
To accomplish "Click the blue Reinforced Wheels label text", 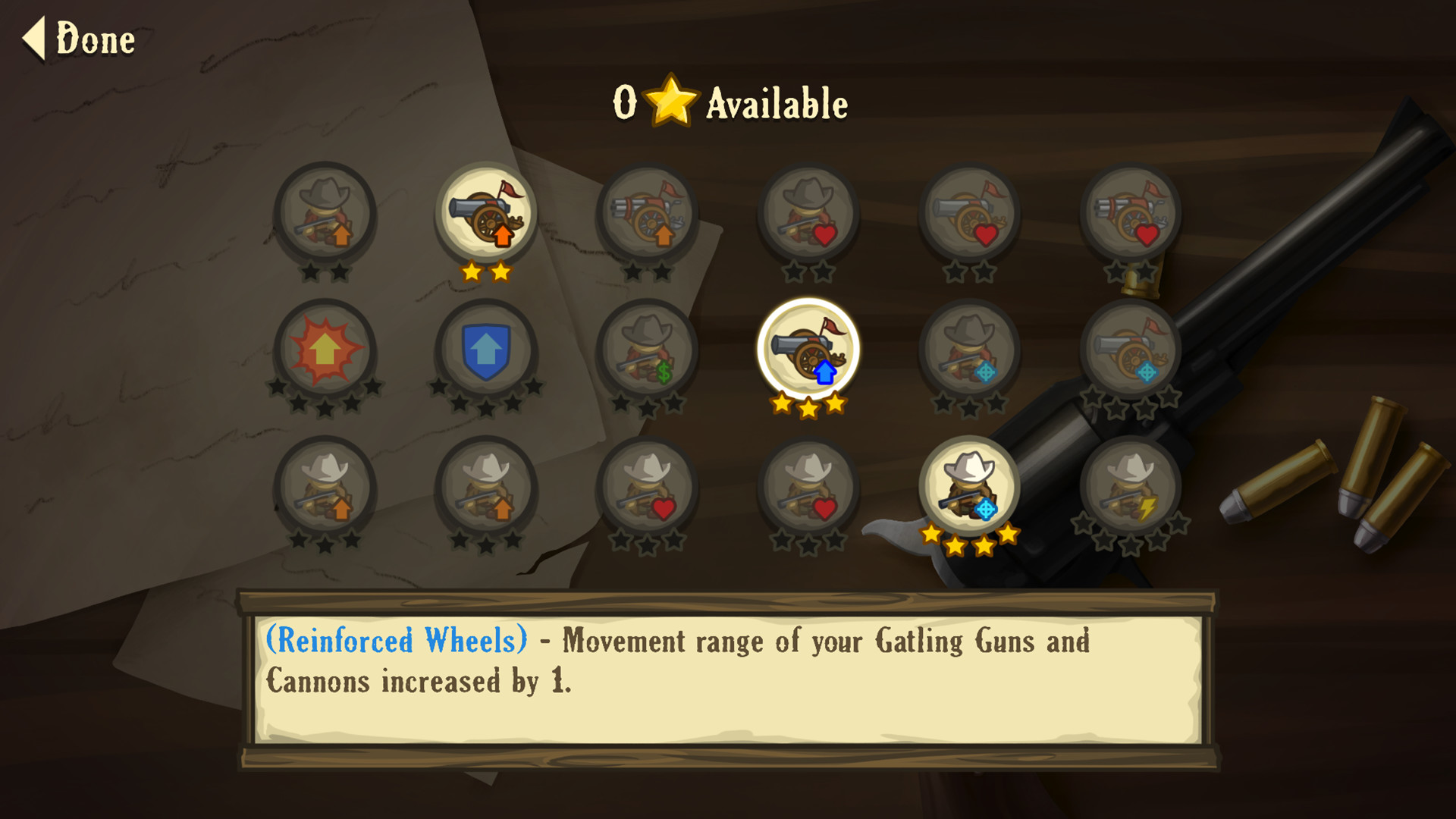I will point(394,641).
